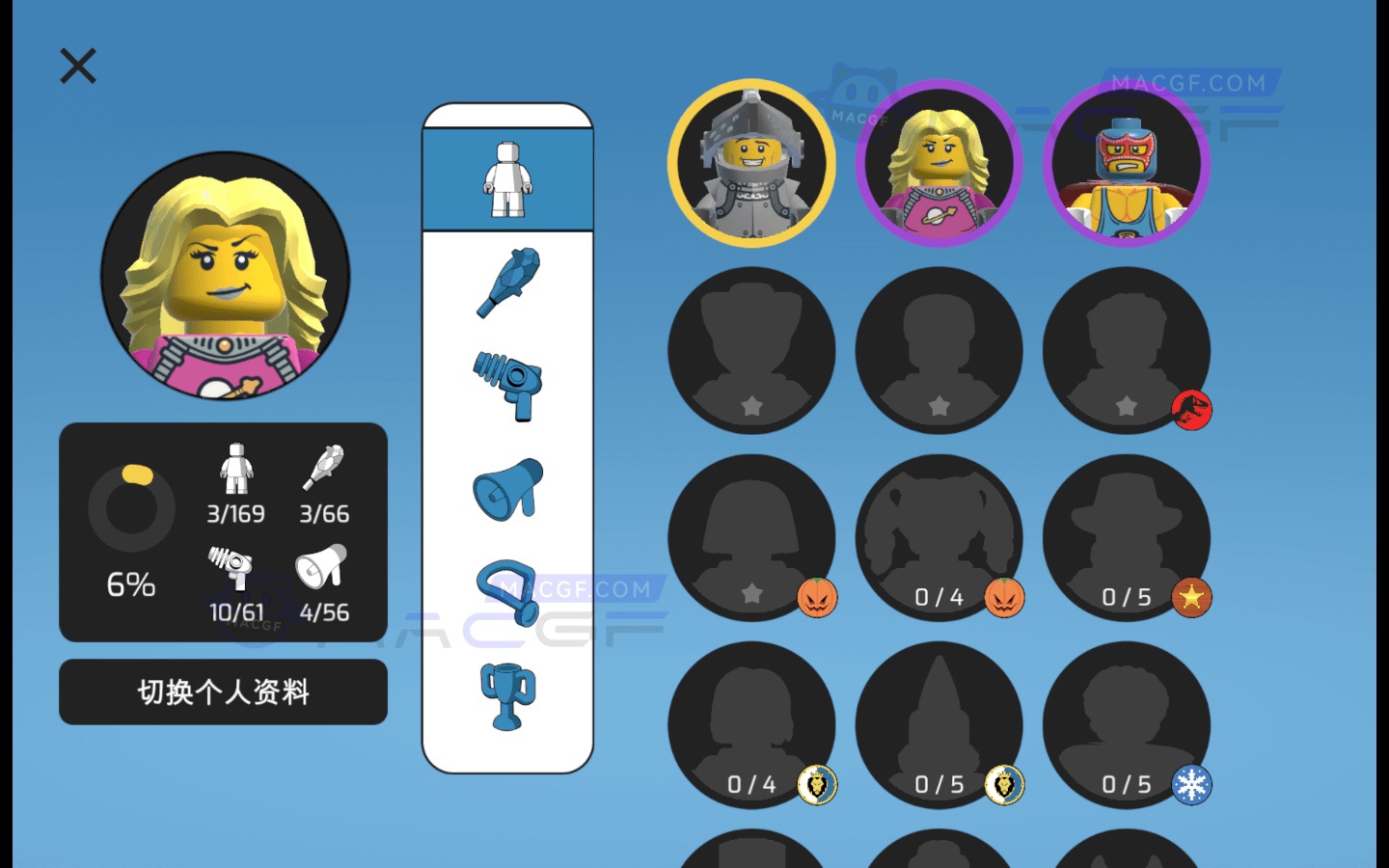Click the lion shield badge on the 0/4 silhouette
This screenshot has height=868, width=1389.
[818, 785]
